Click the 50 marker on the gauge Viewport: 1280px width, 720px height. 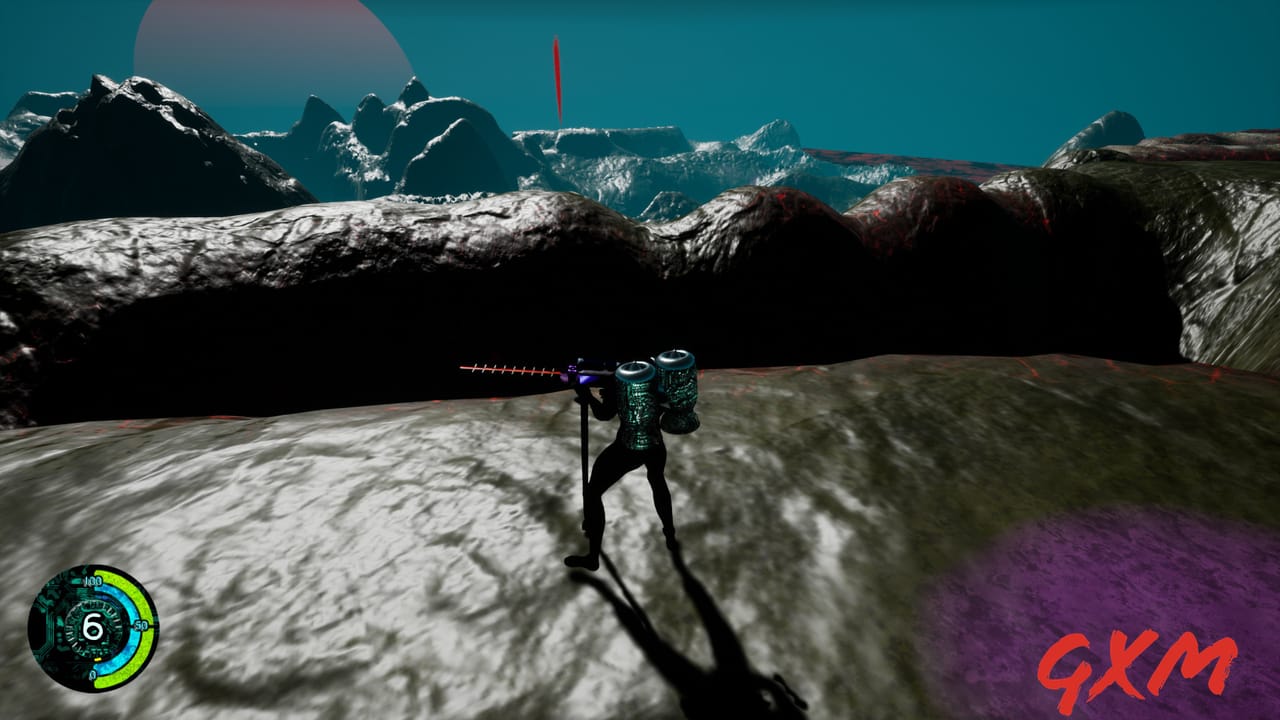tap(142, 623)
